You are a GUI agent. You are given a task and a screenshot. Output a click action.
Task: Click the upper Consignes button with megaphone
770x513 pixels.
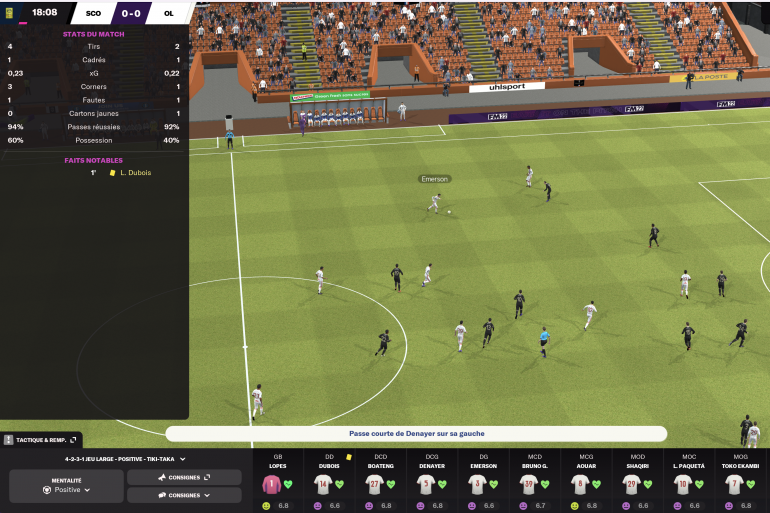pos(184,477)
